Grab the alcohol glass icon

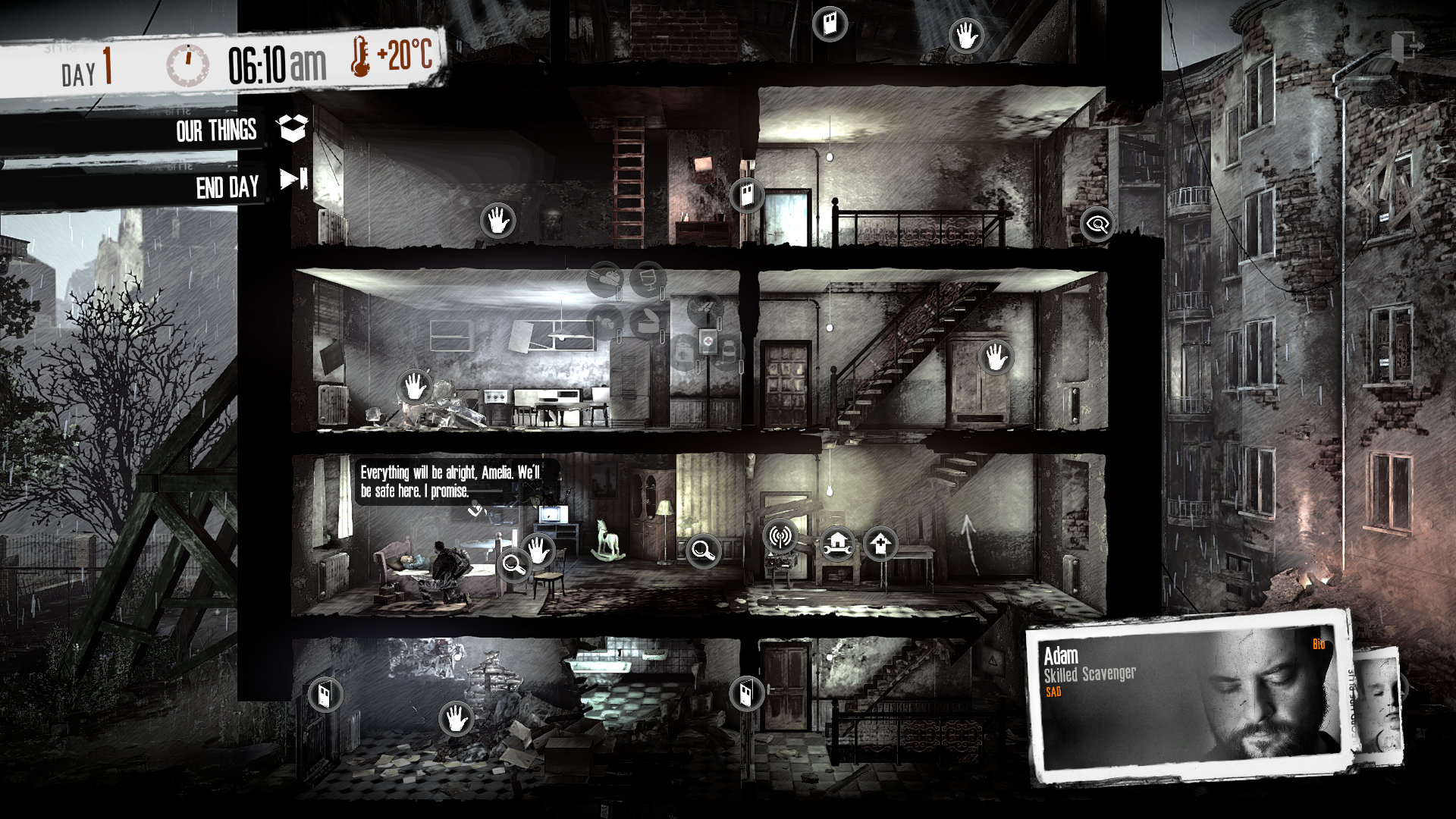pyautogui.click(x=648, y=278)
